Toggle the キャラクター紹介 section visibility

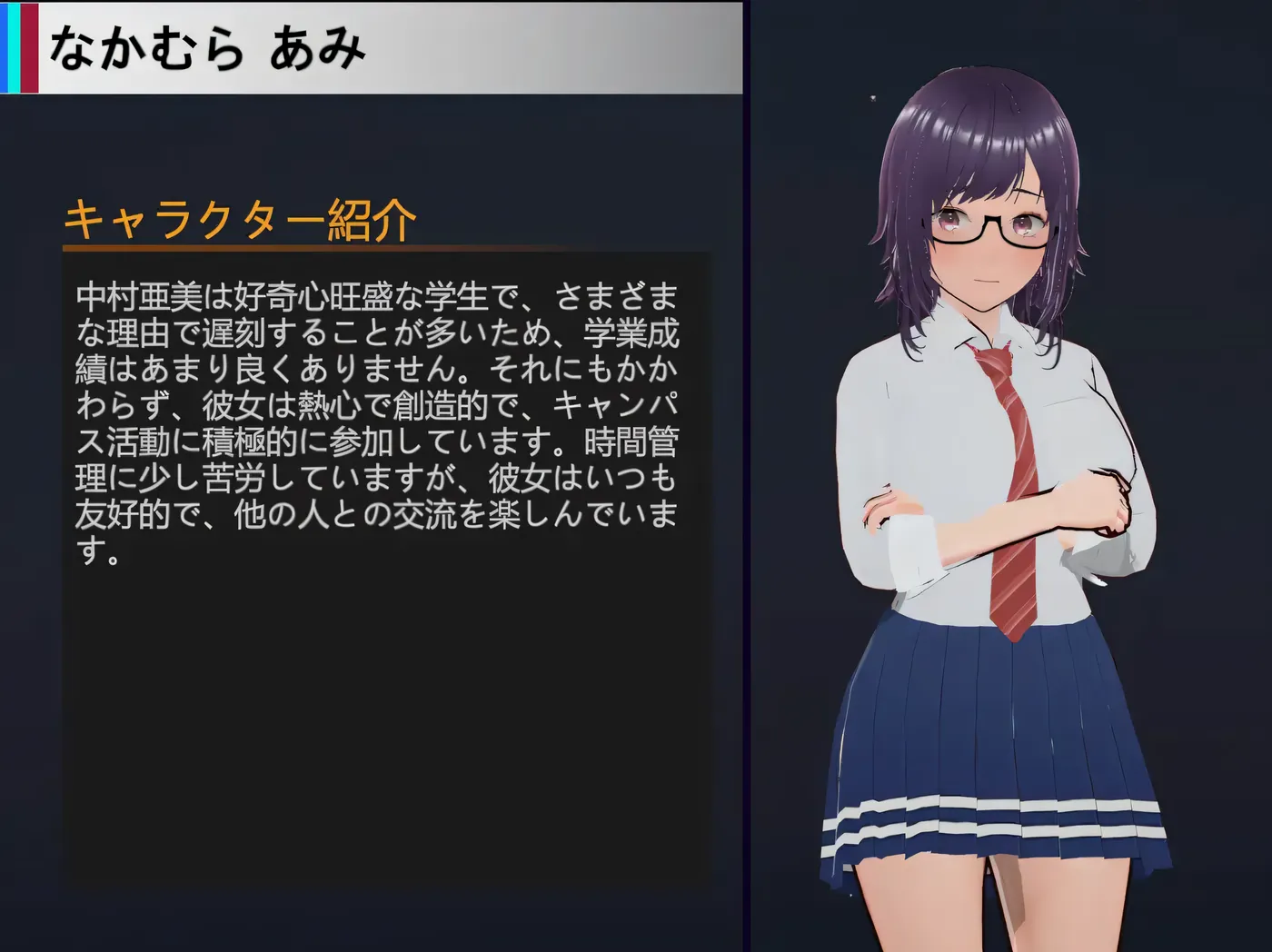pyautogui.click(x=241, y=218)
